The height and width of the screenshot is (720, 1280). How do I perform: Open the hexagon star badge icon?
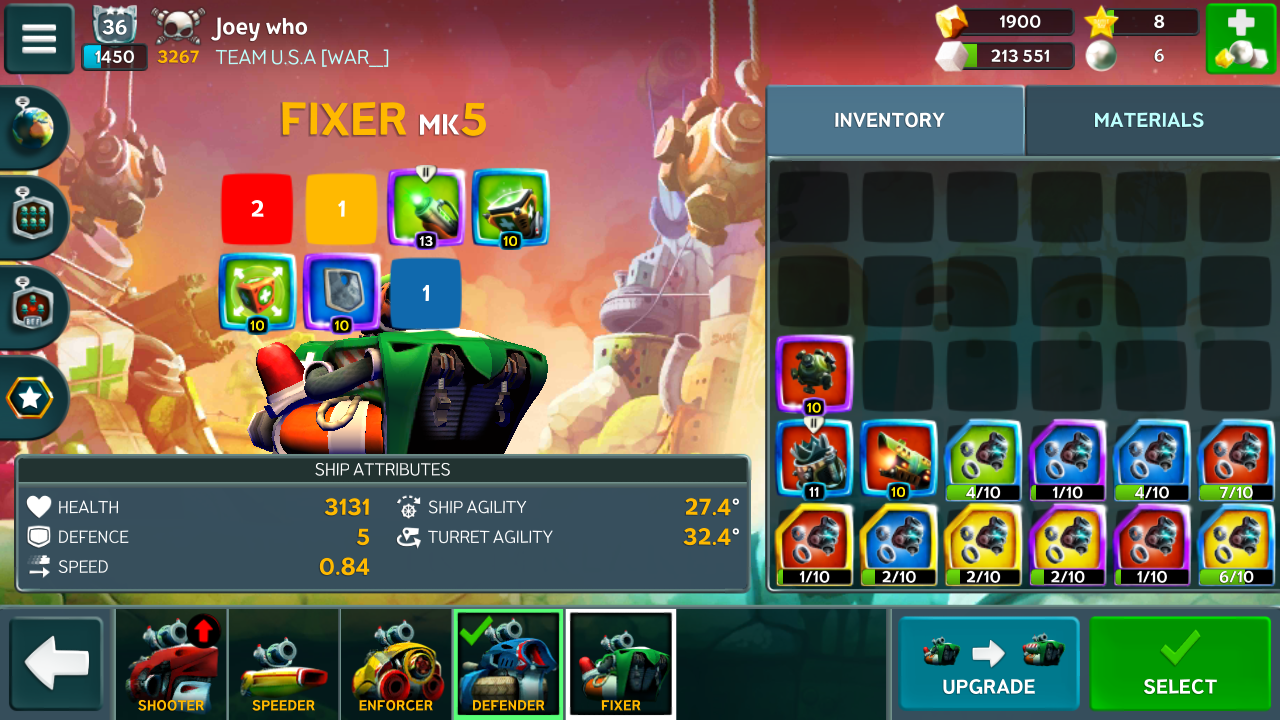point(31,398)
